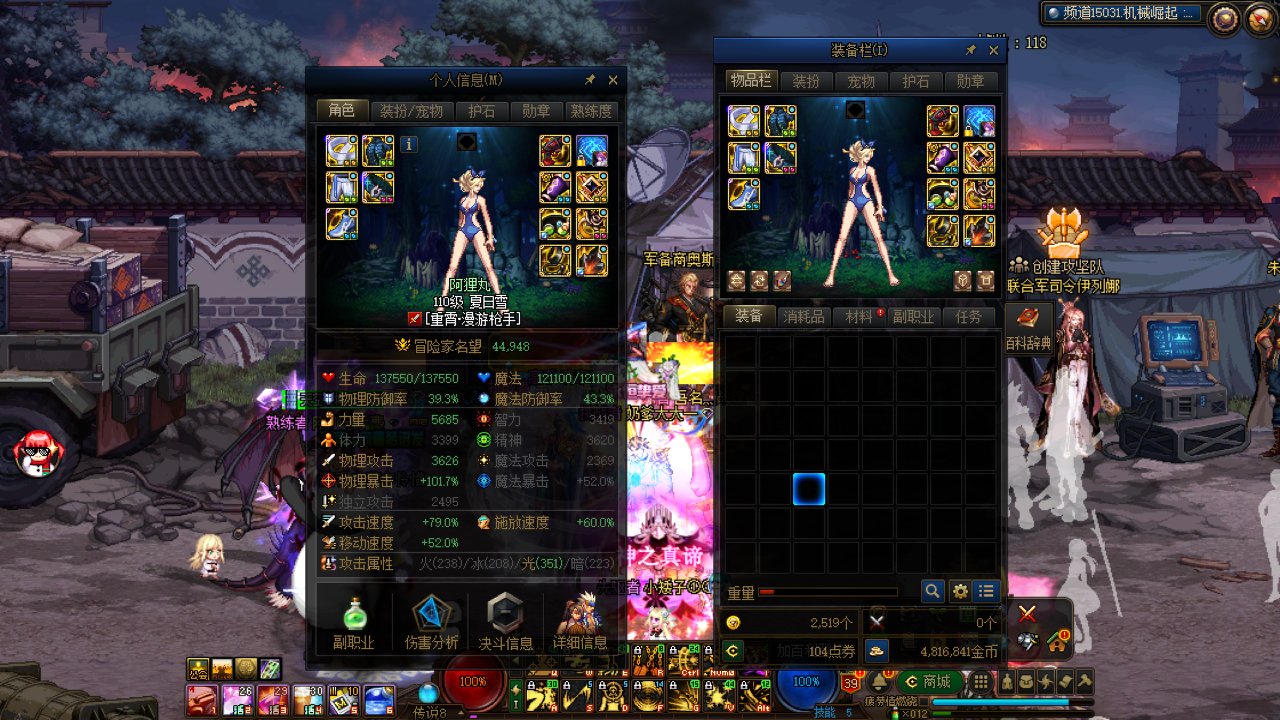Open the 商城 cash shop
The height and width of the screenshot is (720, 1280).
pos(927,682)
